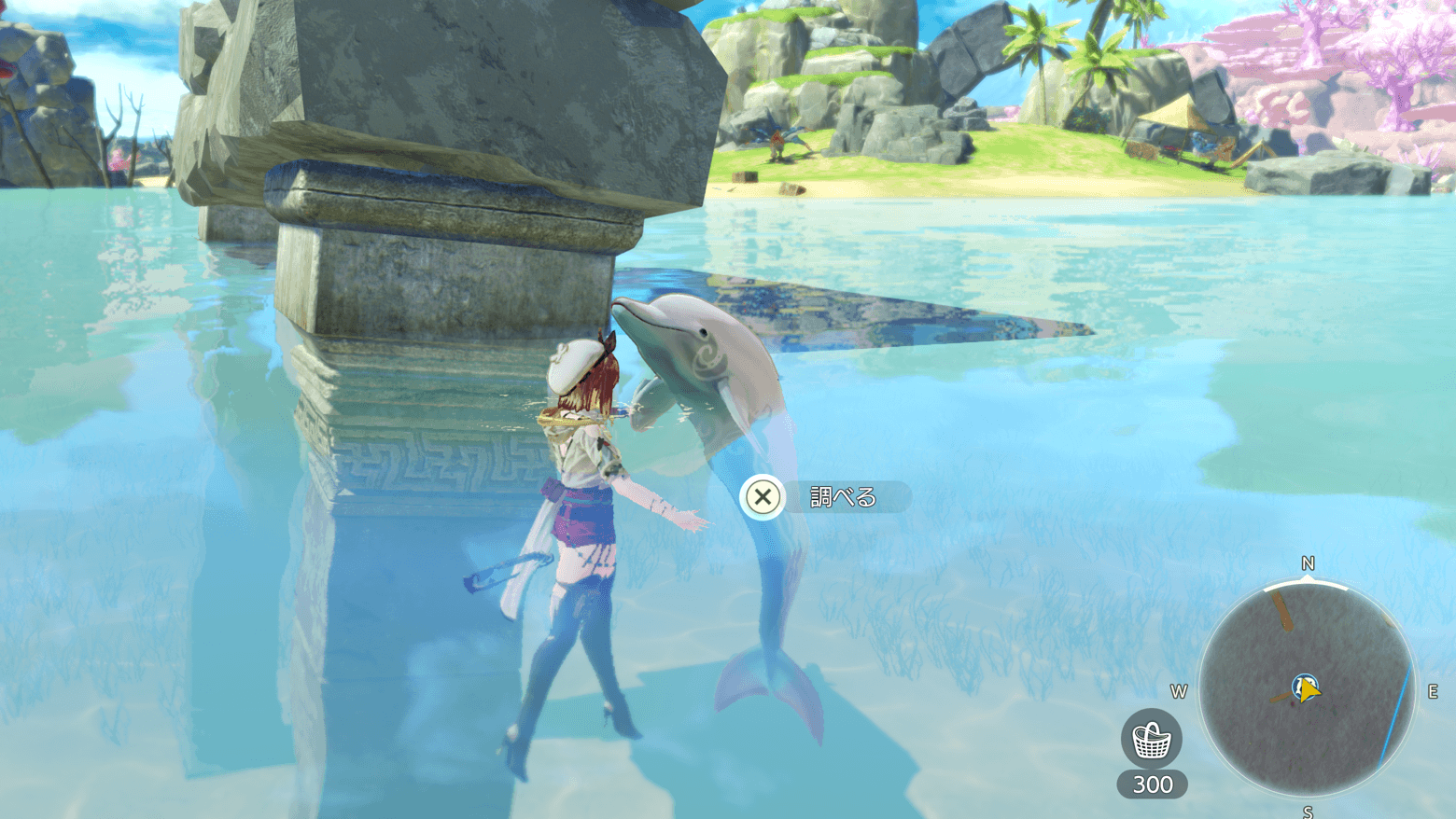This screenshot has height=819, width=1456.
Task: Click the circular compass minimap
Action: coord(1307,688)
